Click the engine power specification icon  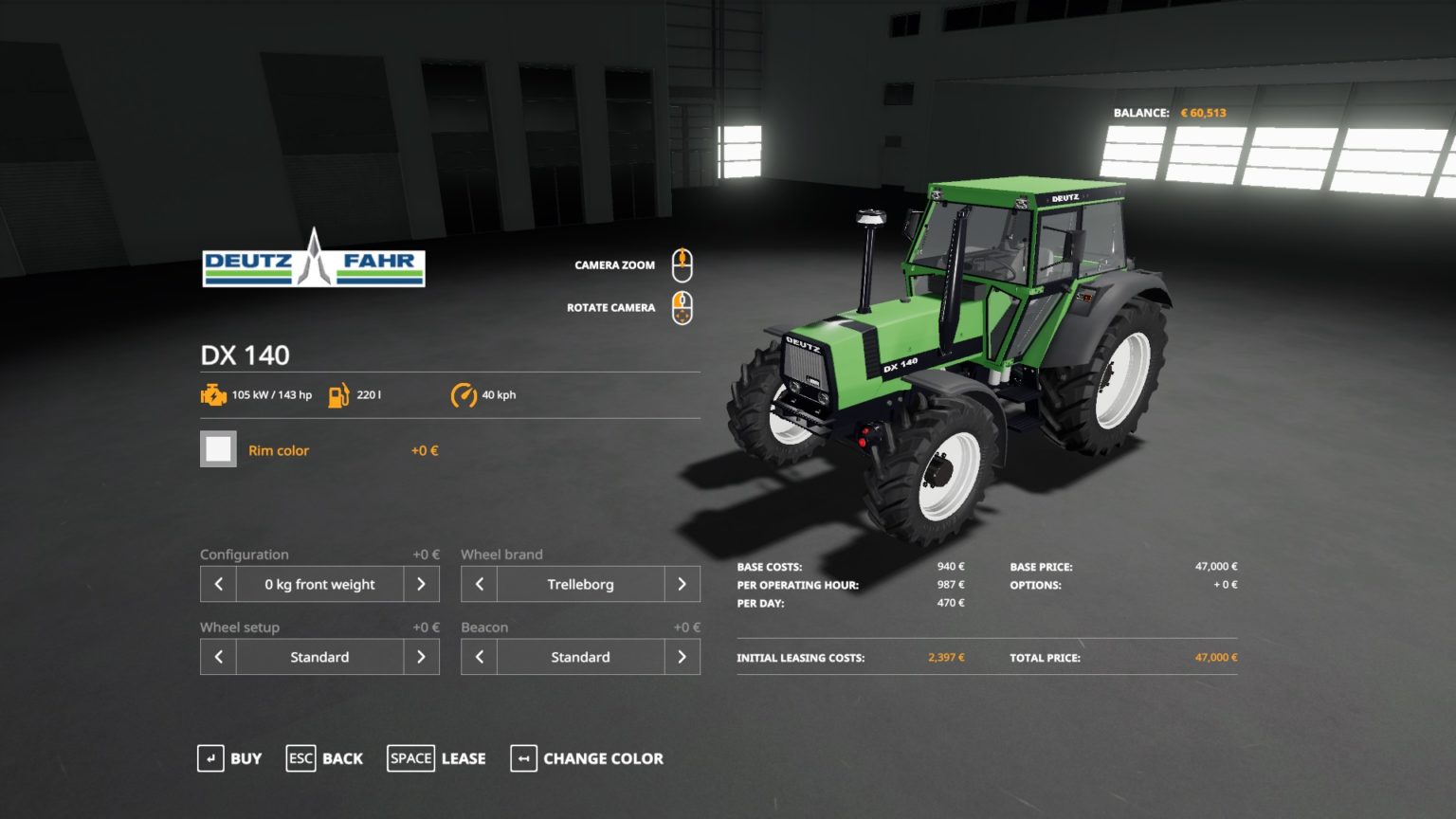coord(212,394)
